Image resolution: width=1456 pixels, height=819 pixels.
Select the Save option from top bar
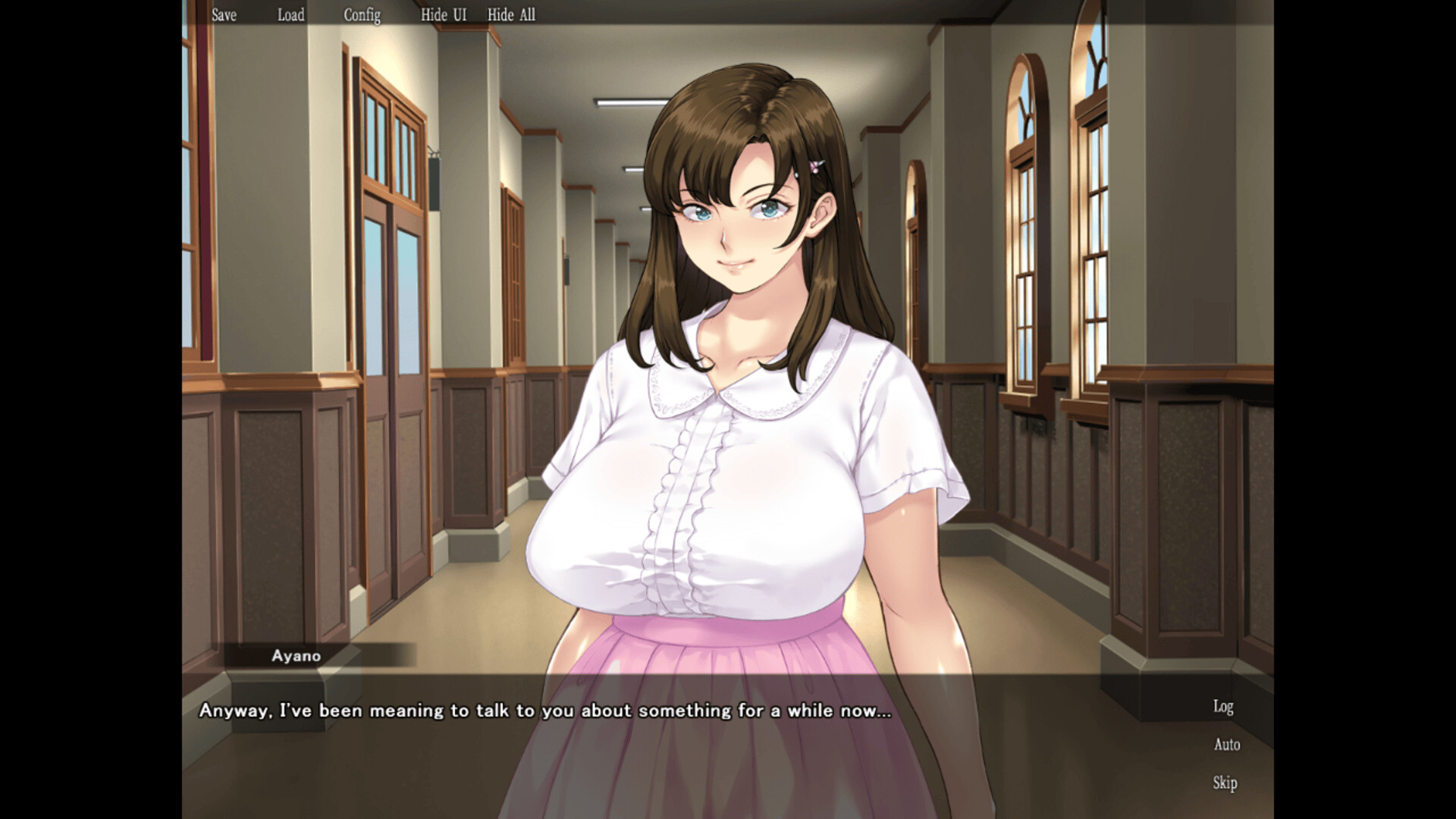(224, 14)
